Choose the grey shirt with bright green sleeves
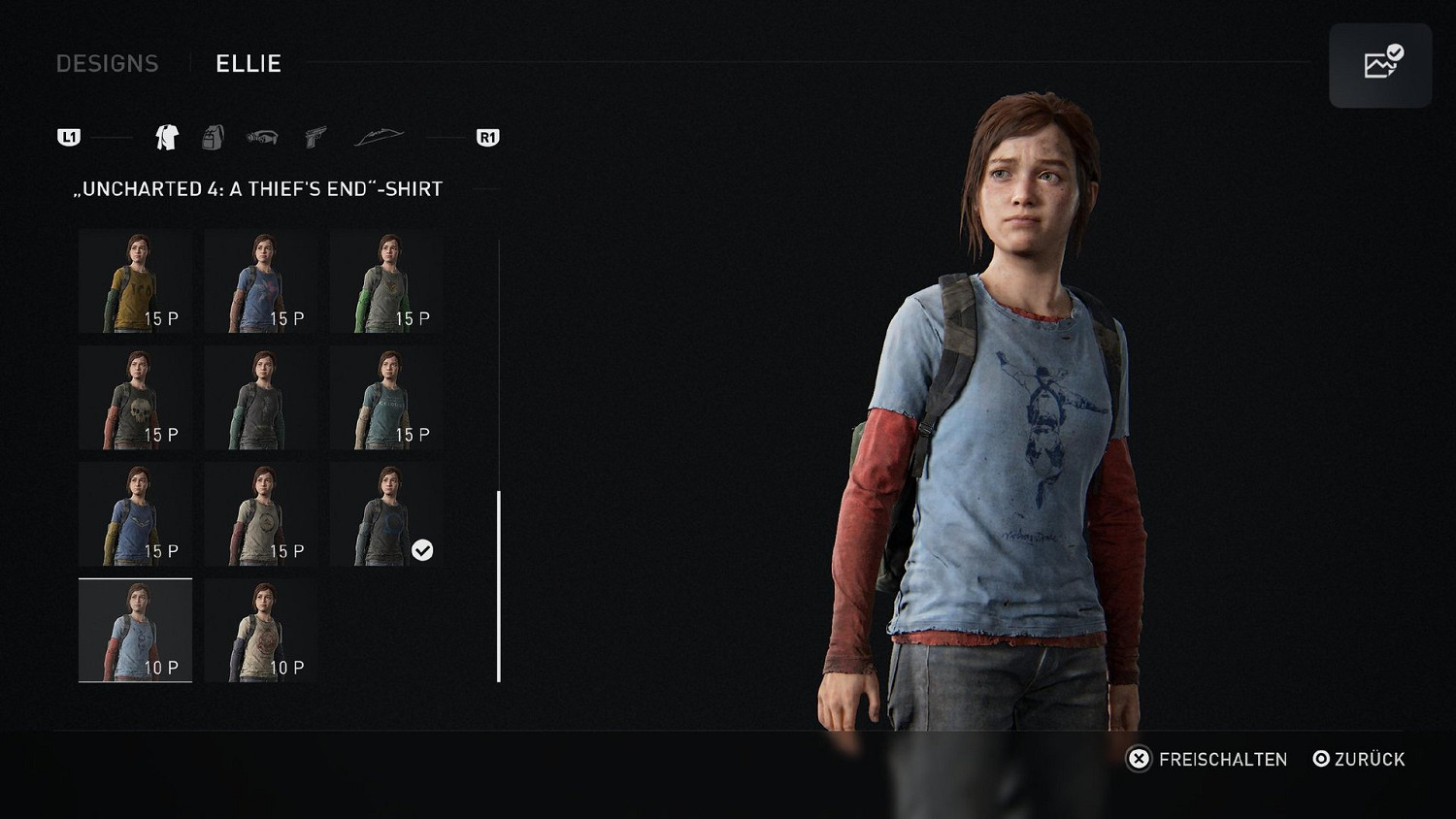 [386, 282]
